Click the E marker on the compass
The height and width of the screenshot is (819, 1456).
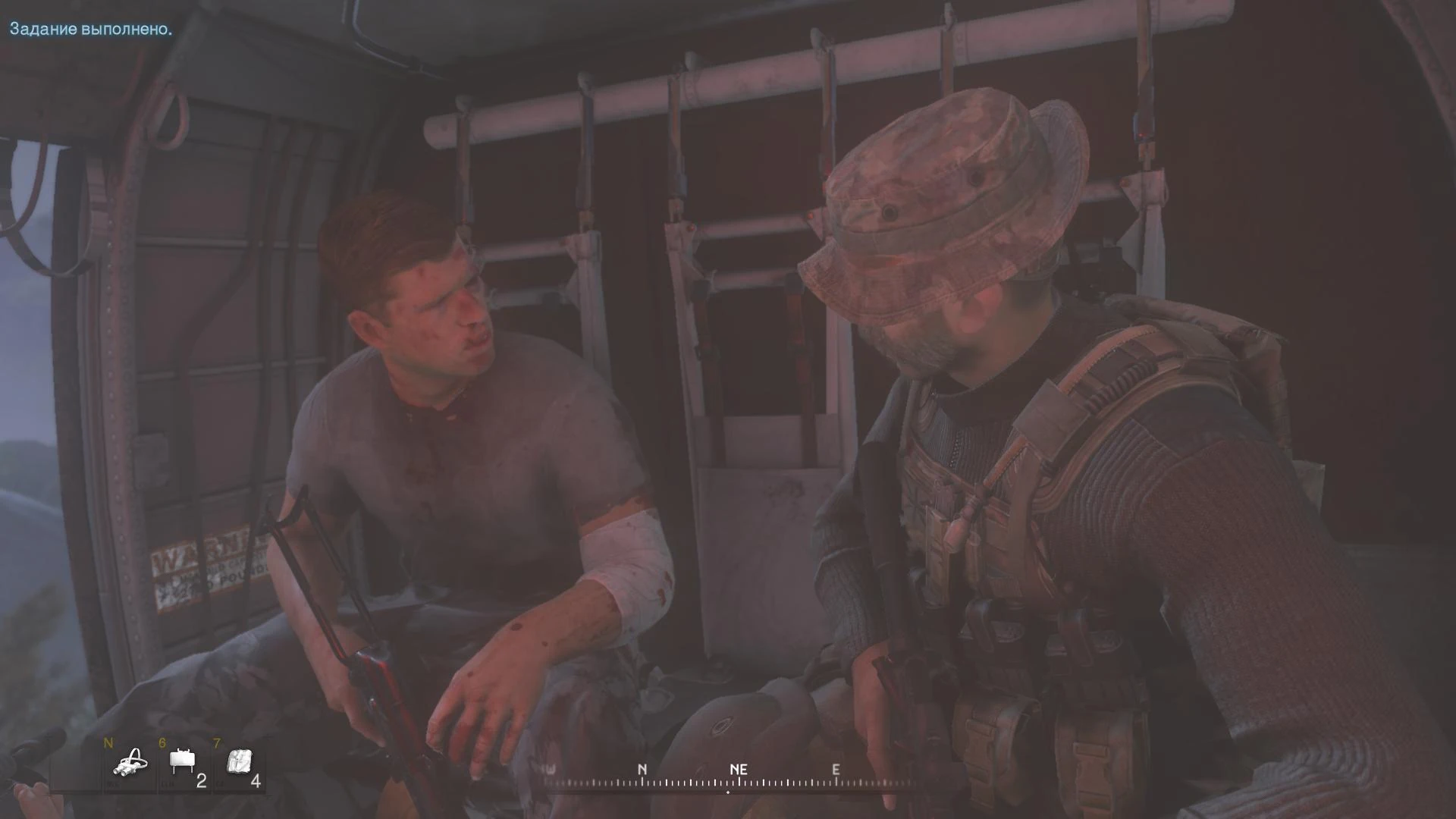[x=836, y=769]
